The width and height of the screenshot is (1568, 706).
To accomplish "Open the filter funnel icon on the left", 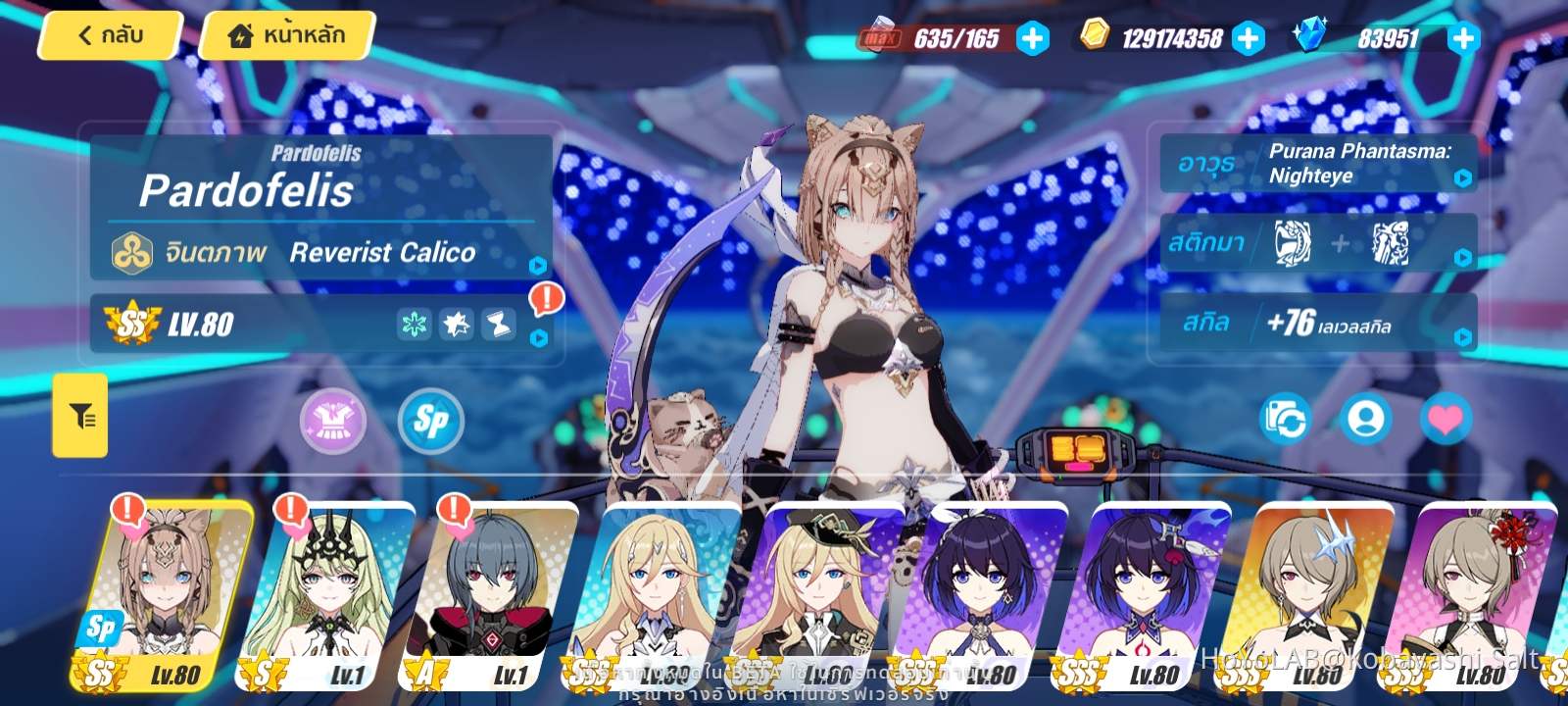I will coord(79,415).
